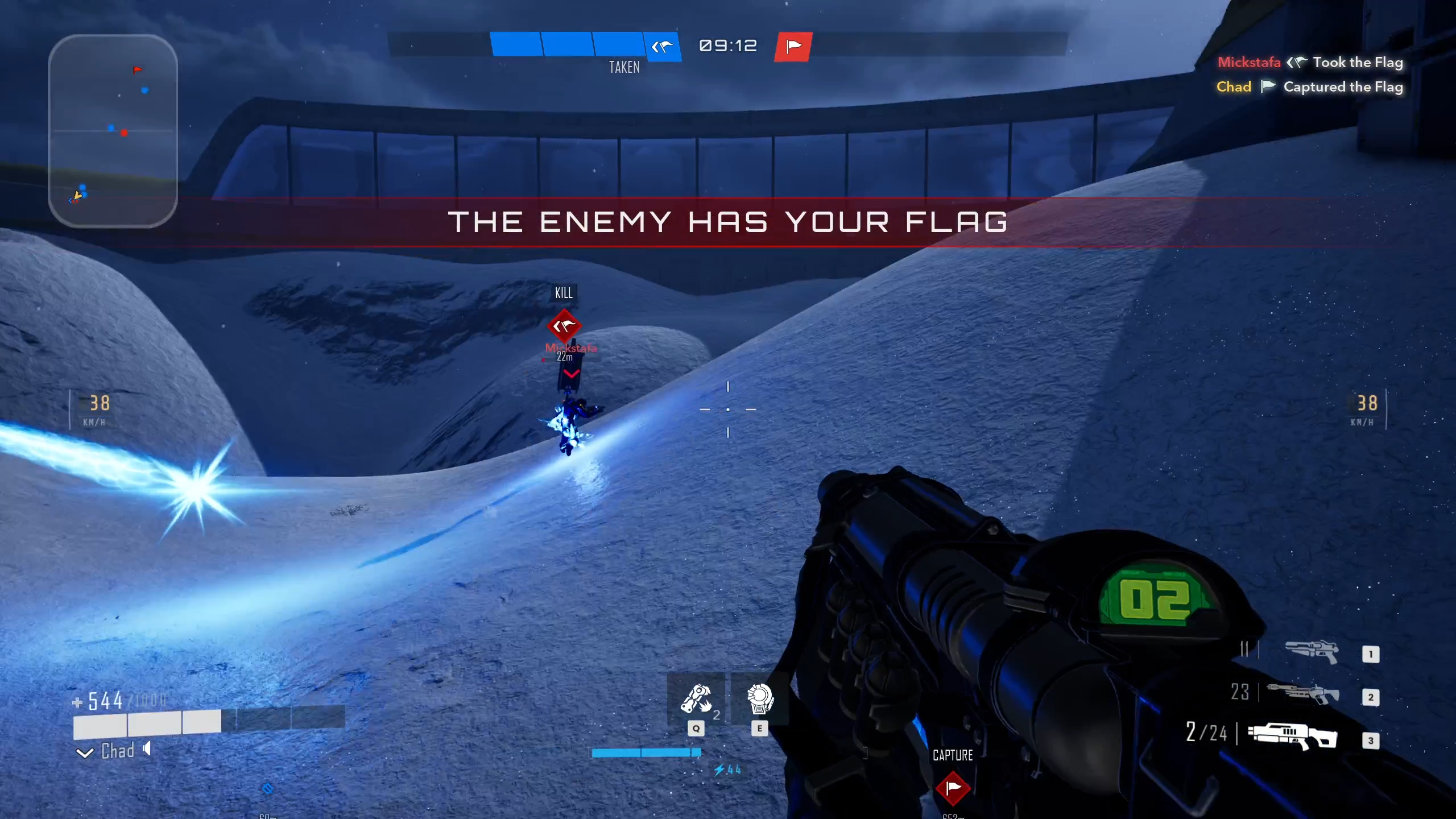1456x819 pixels.
Task: Click the KILL marker over Mickstafa
Action: pos(564,326)
